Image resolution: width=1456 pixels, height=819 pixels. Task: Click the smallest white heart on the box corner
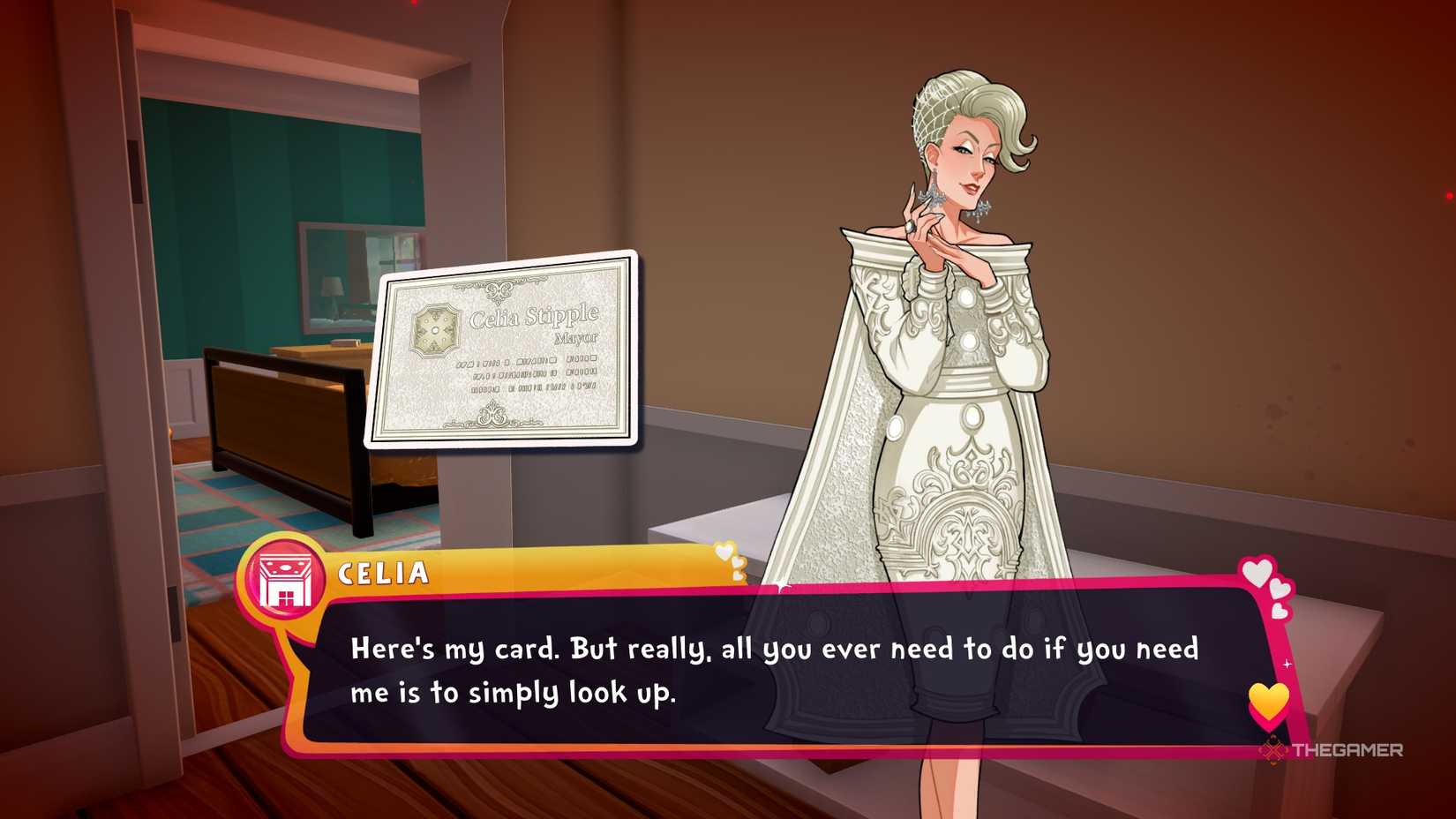coord(1279,610)
